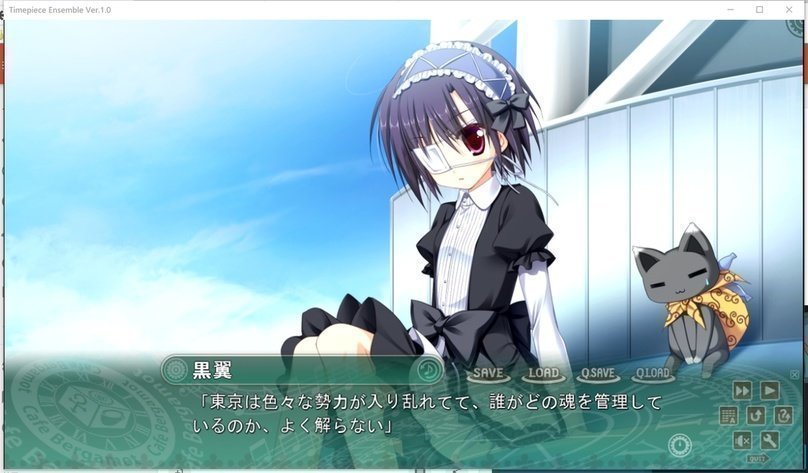Click the round clock dial icon

pos(681,443)
